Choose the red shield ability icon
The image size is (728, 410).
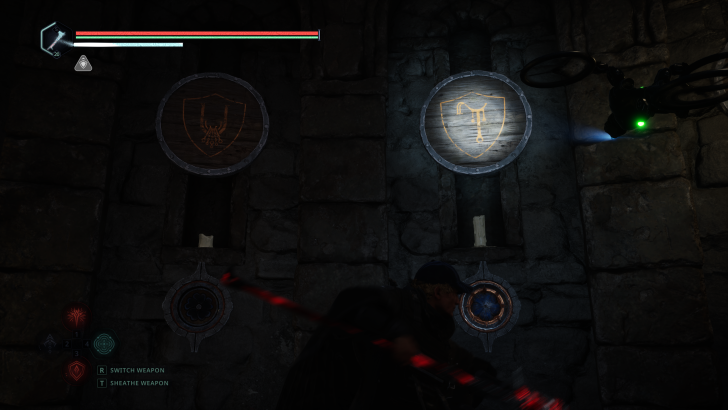pyautogui.click(x=76, y=371)
